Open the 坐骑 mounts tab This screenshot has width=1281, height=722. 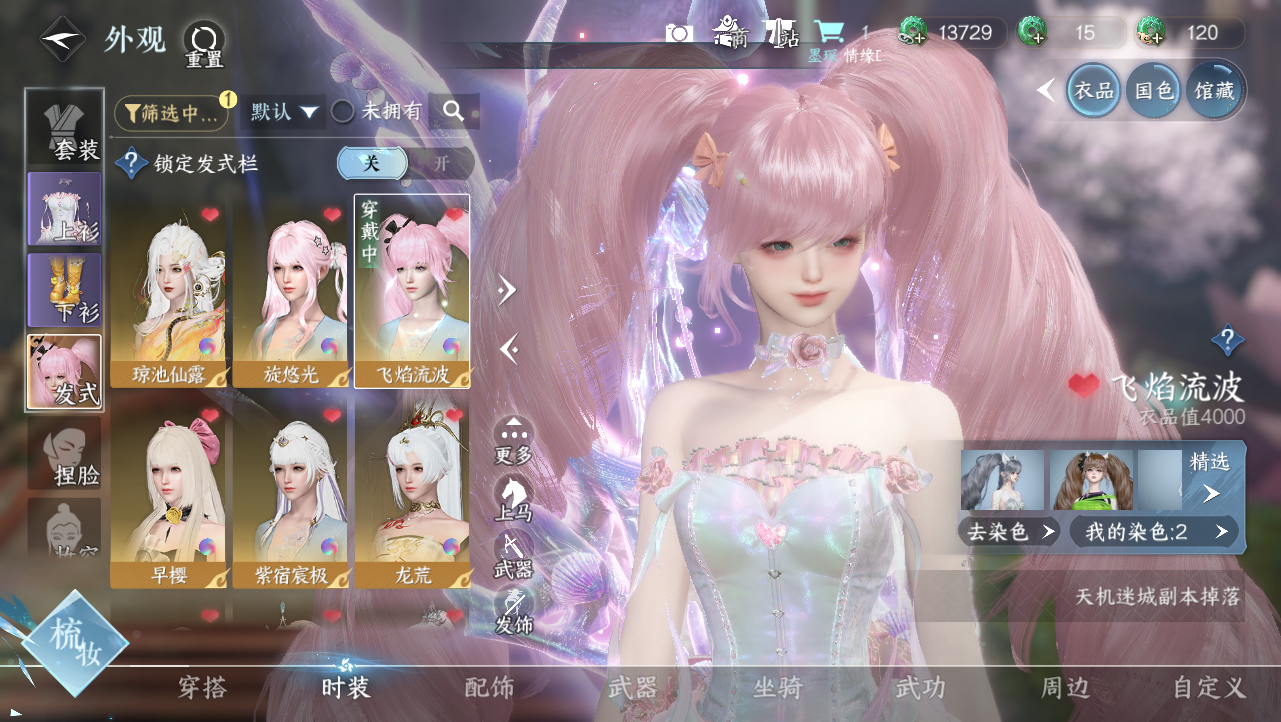coord(778,688)
